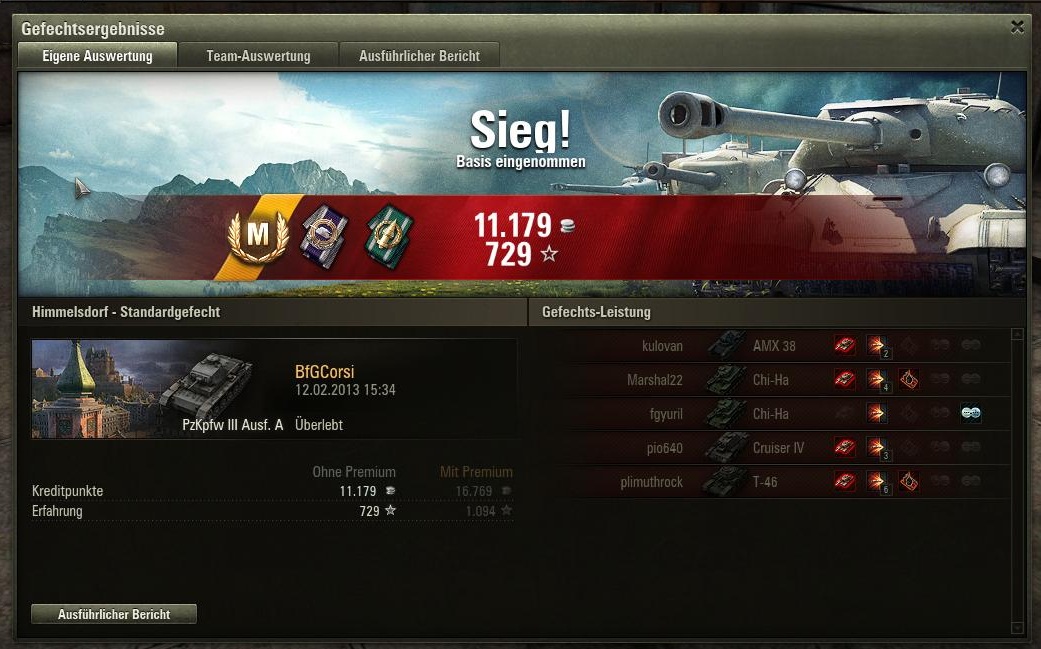Open the Team-Auswertung tab
Screen dimensions: 1041x649
258,56
